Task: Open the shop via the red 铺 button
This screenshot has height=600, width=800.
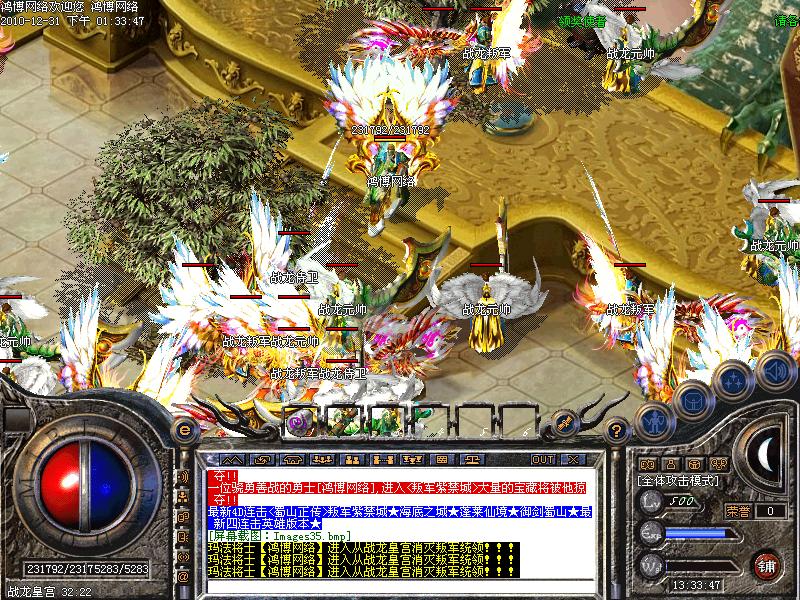Action: coord(767,564)
